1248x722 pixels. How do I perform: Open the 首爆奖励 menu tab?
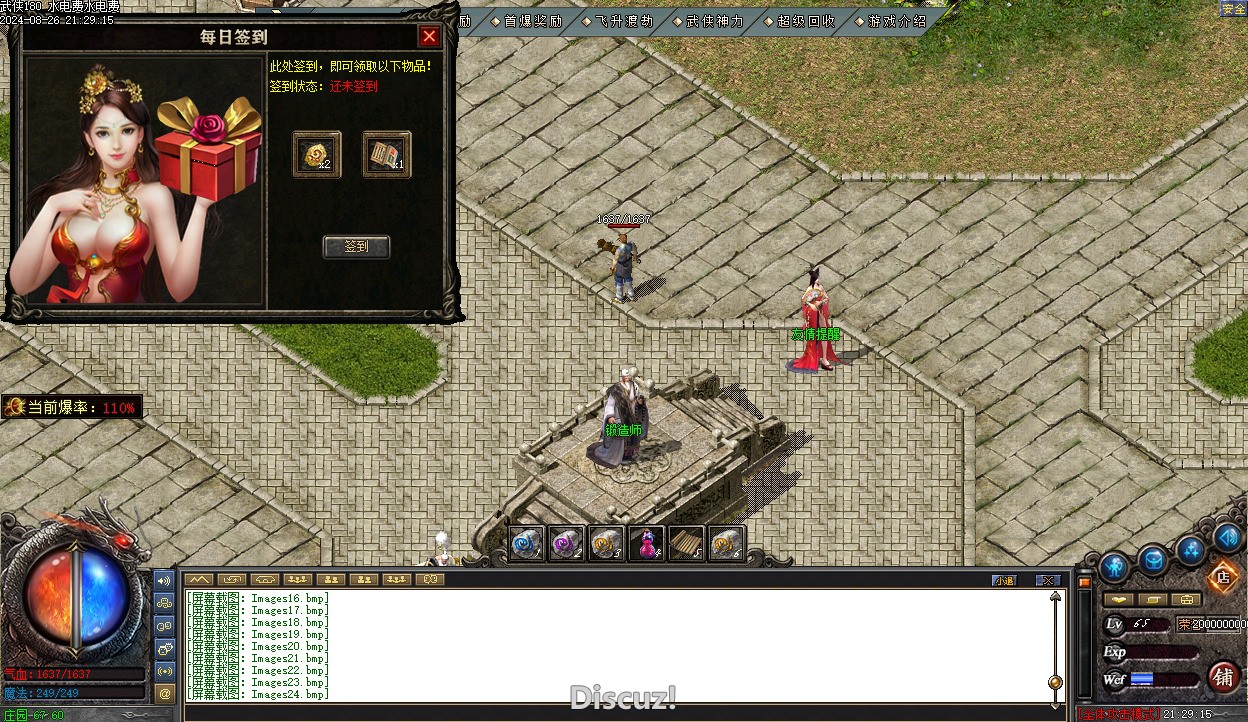531,20
